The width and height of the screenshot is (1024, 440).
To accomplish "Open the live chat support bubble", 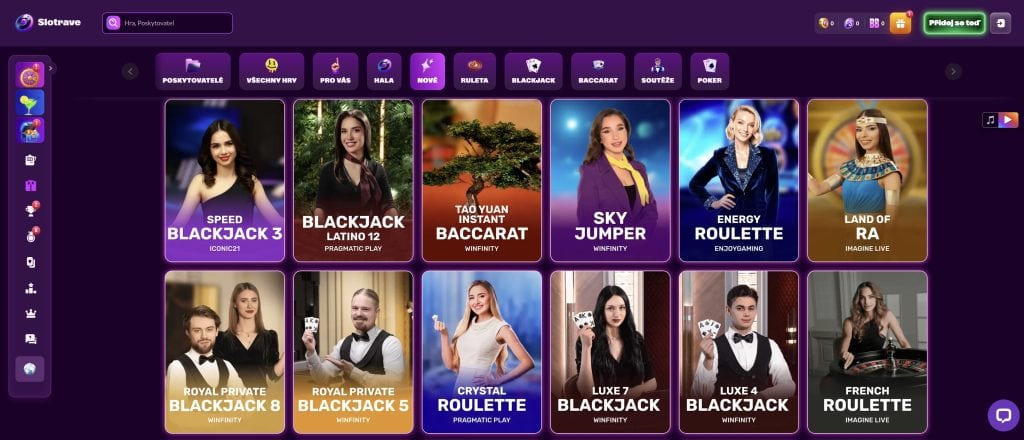I will pos(1002,414).
